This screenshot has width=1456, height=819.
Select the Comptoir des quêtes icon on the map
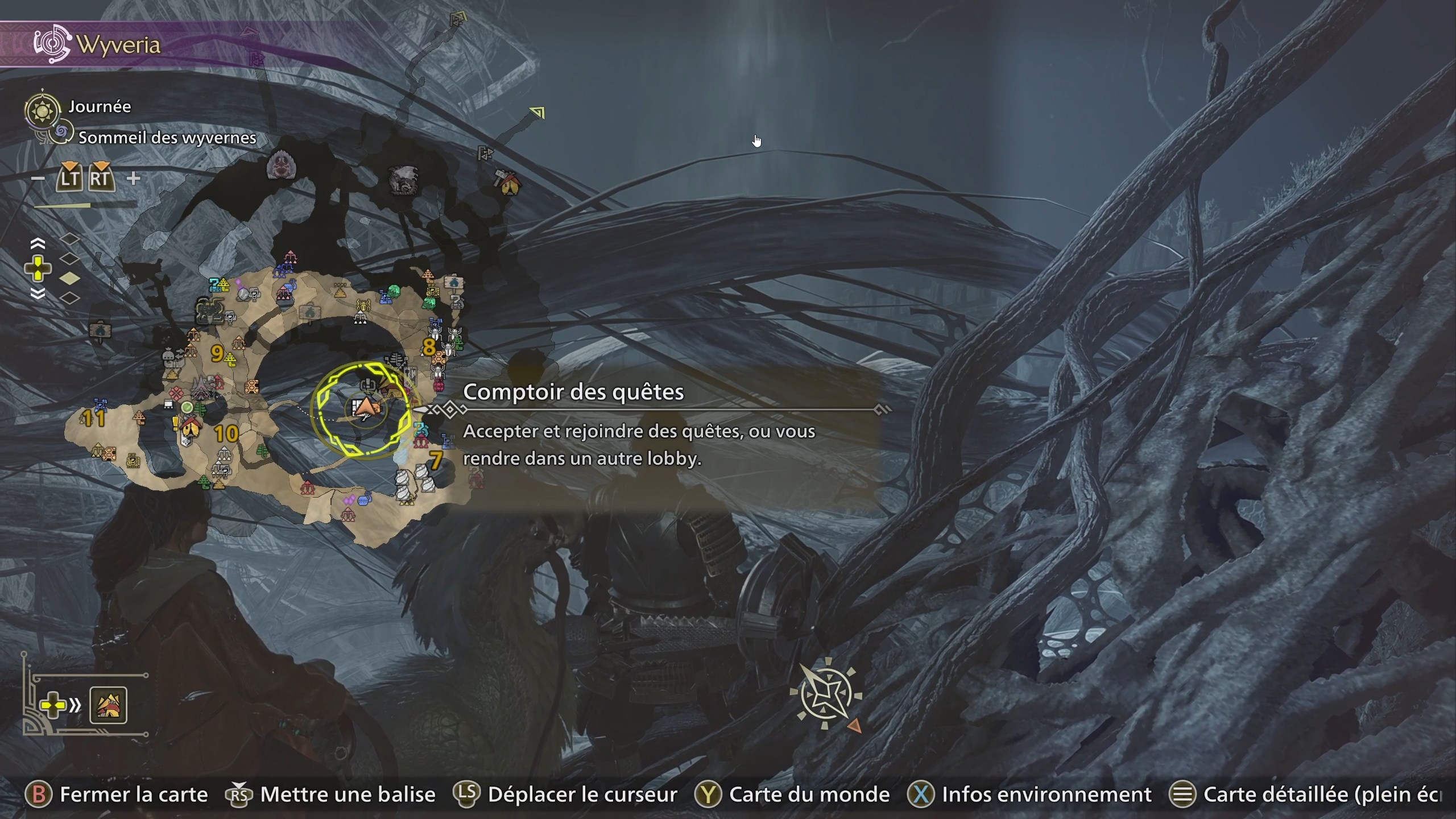368,385
